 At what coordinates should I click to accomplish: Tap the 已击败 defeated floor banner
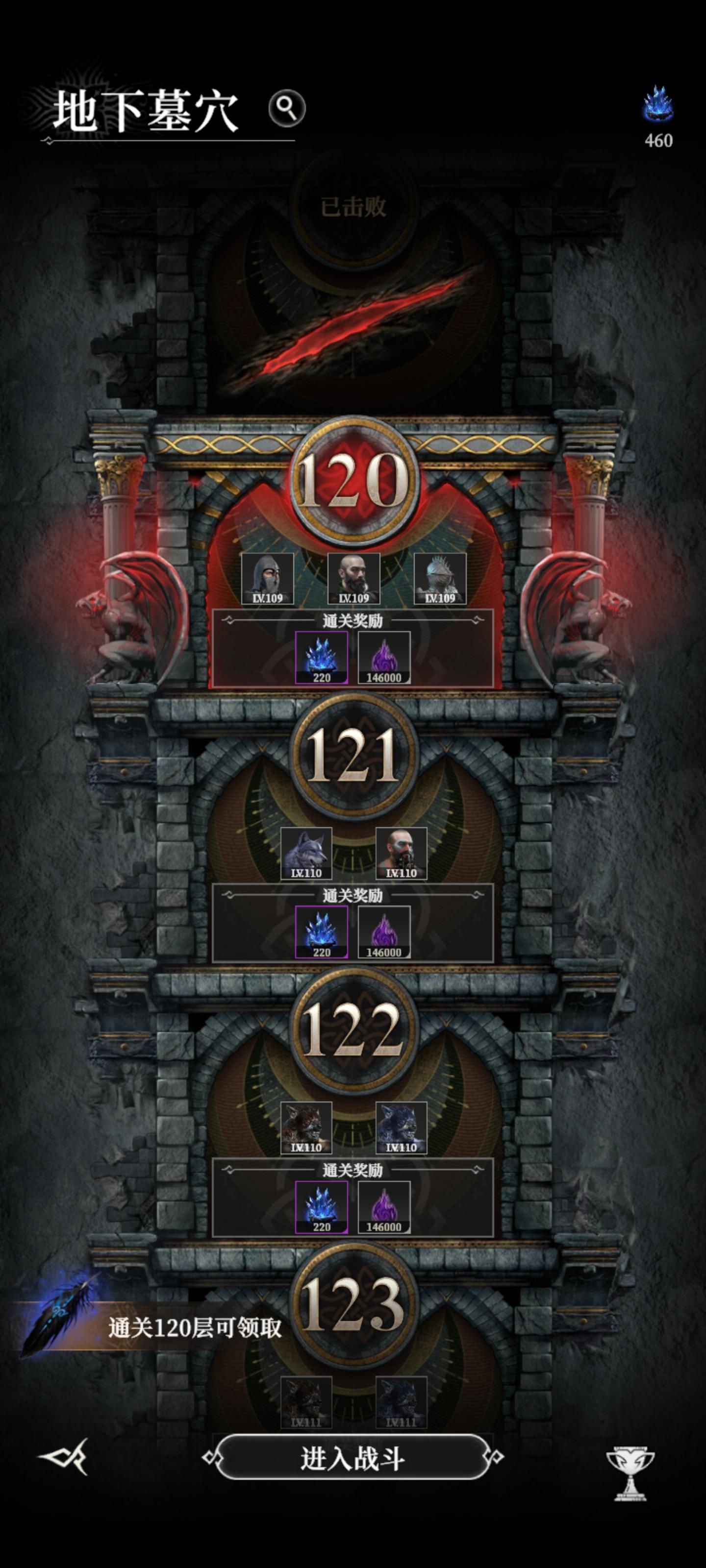tap(353, 206)
